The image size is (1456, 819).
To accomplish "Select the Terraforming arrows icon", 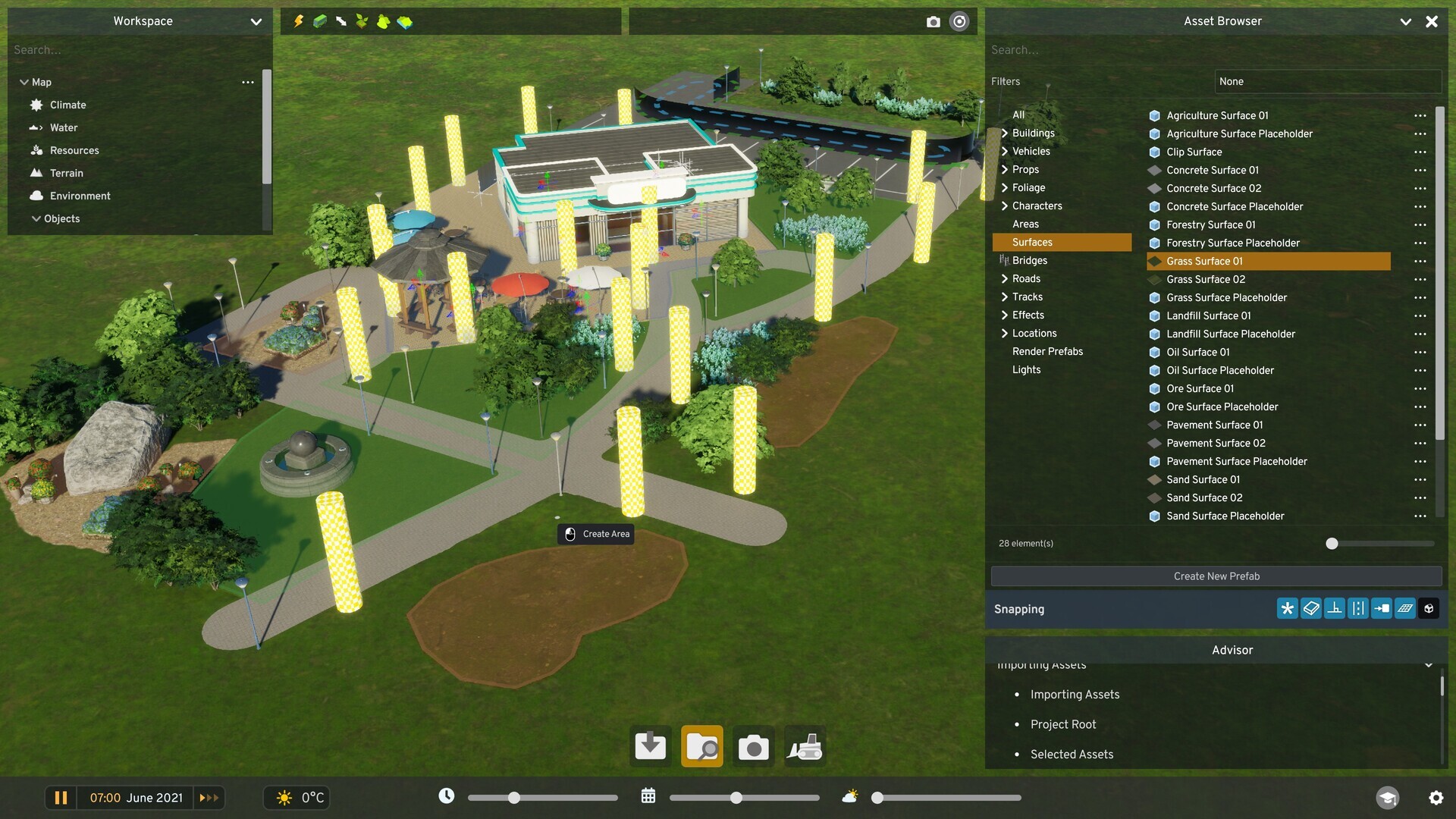I will [x=340, y=21].
